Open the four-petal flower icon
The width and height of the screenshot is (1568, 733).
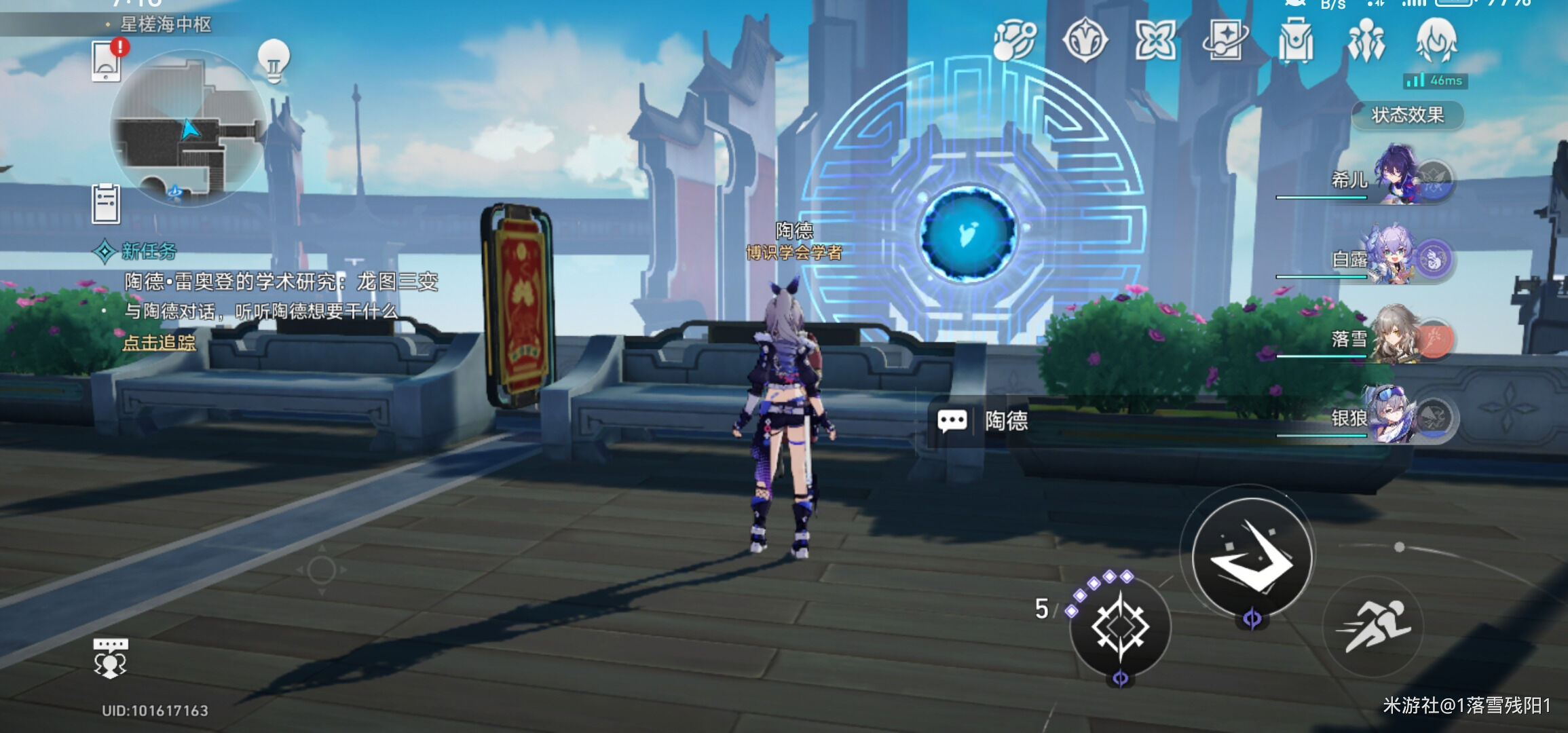click(x=1155, y=41)
